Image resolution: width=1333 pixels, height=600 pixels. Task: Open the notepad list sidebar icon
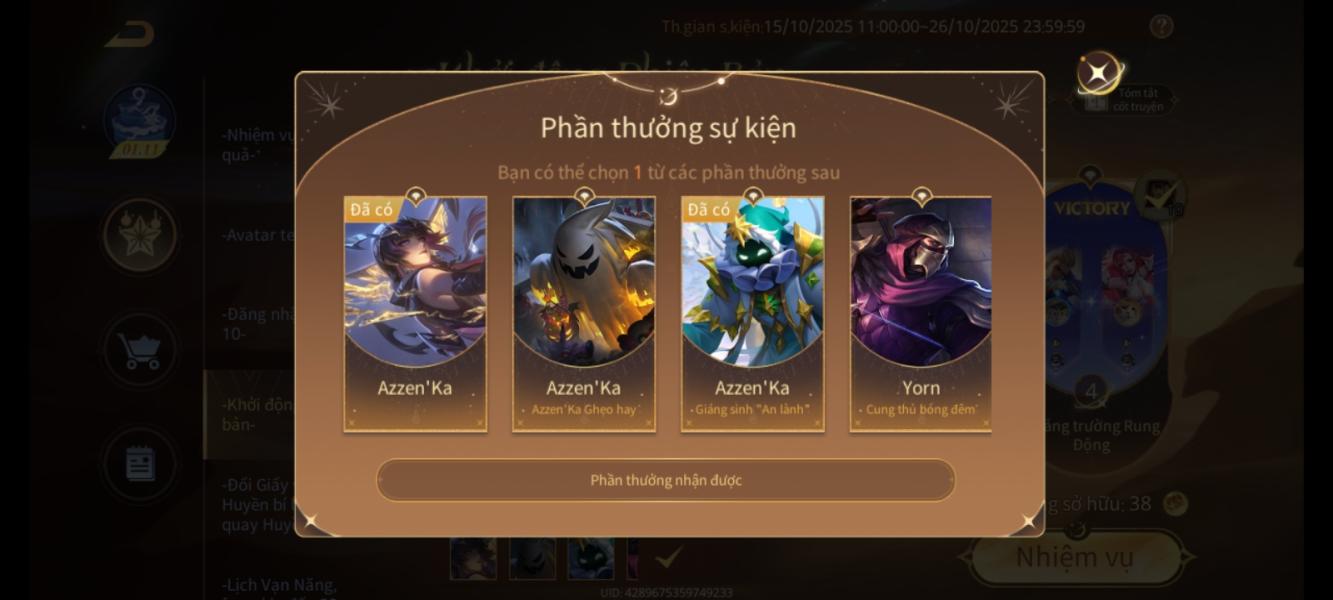[140, 464]
